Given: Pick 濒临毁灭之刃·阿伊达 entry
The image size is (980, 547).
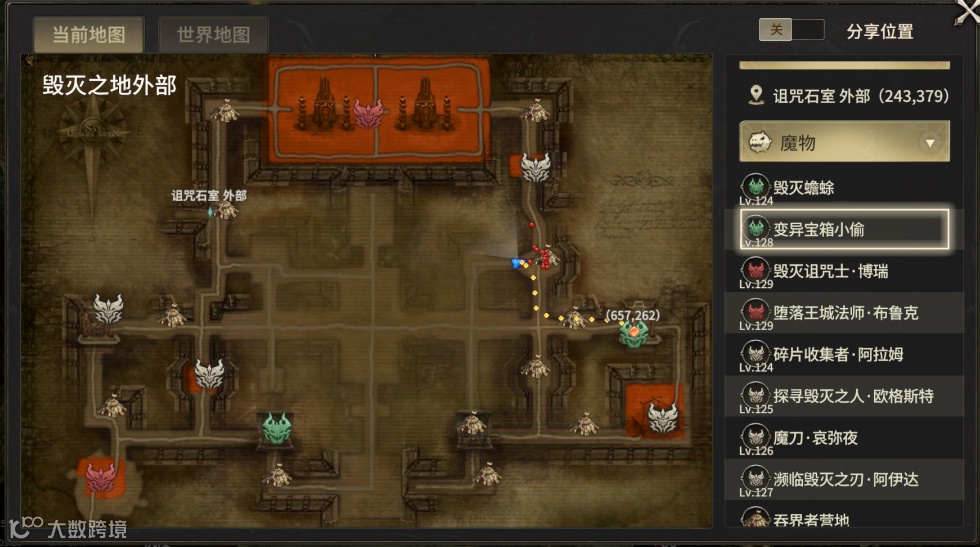Looking at the screenshot, I should tap(843, 480).
